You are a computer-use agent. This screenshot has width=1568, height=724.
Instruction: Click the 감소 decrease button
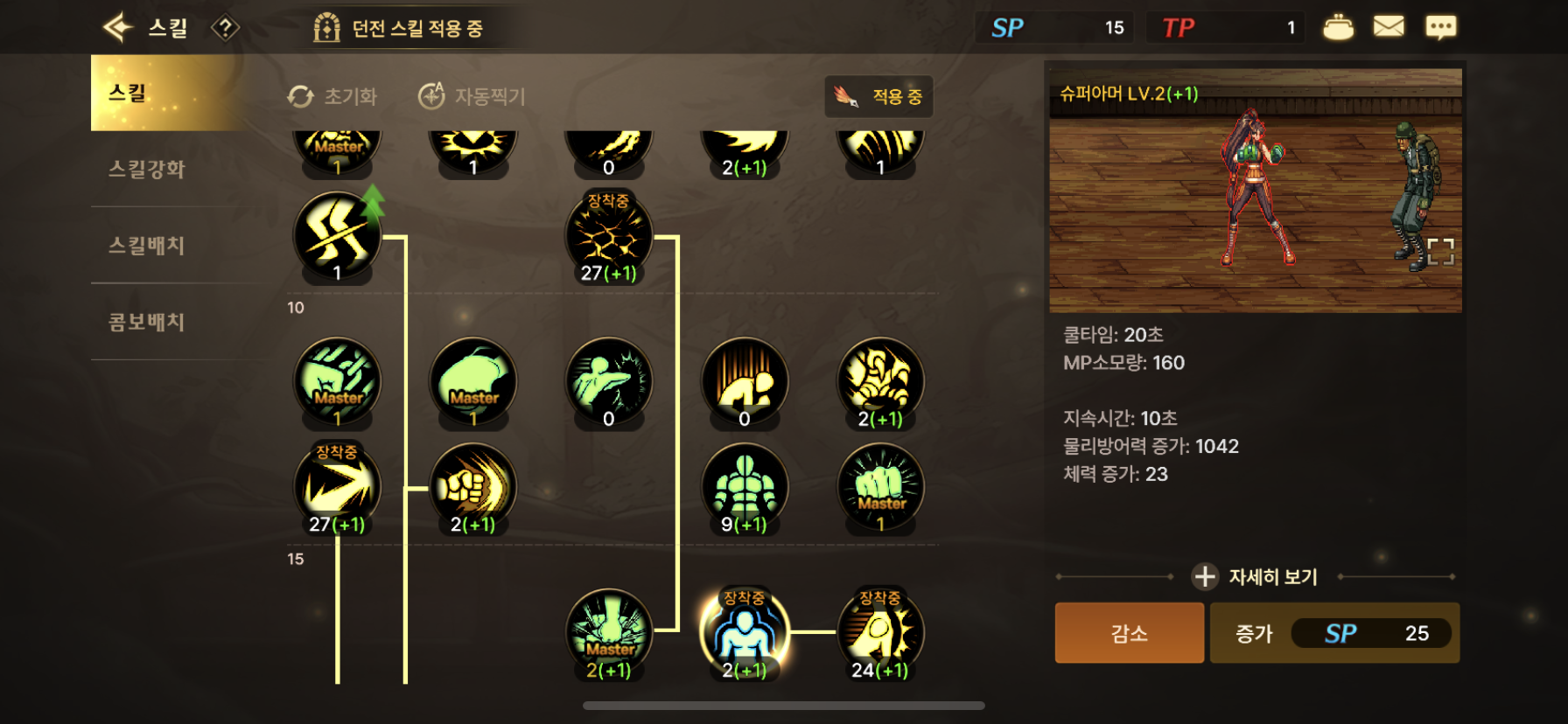point(1129,633)
